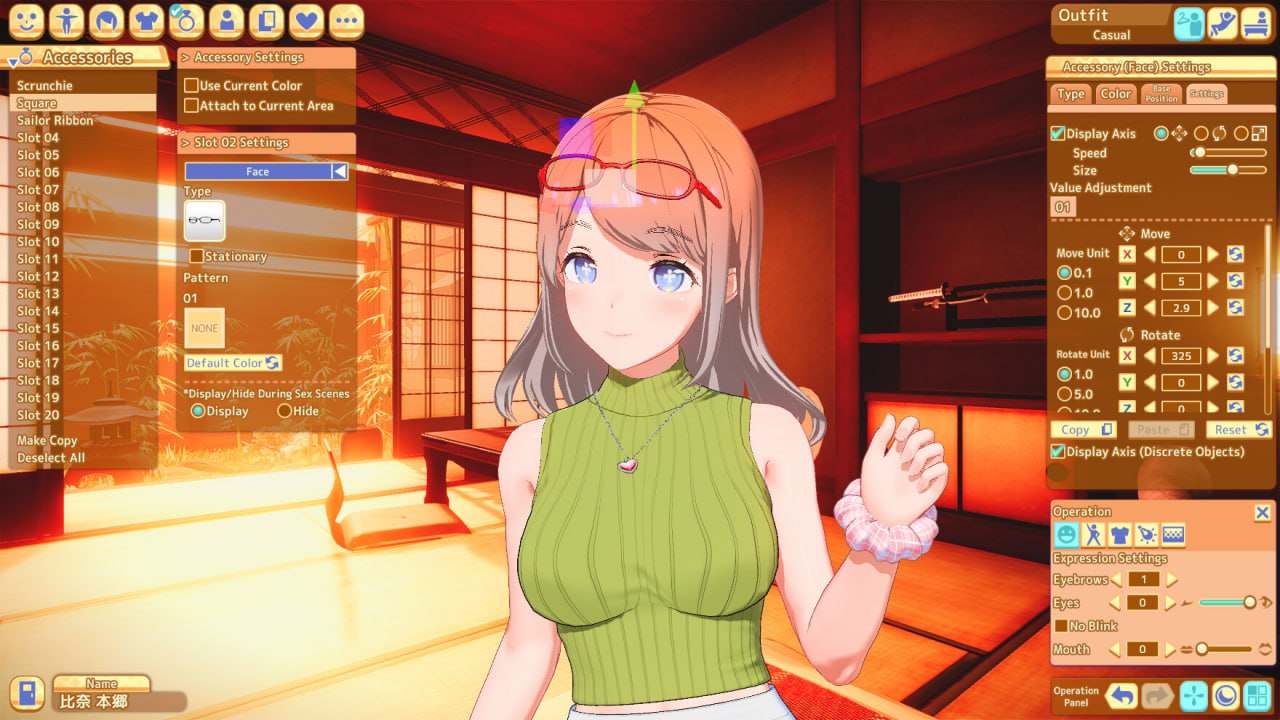Viewport: 1280px width, 720px height.
Task: Open the glasses type thumbnail in Slot 02
Action: 205,220
